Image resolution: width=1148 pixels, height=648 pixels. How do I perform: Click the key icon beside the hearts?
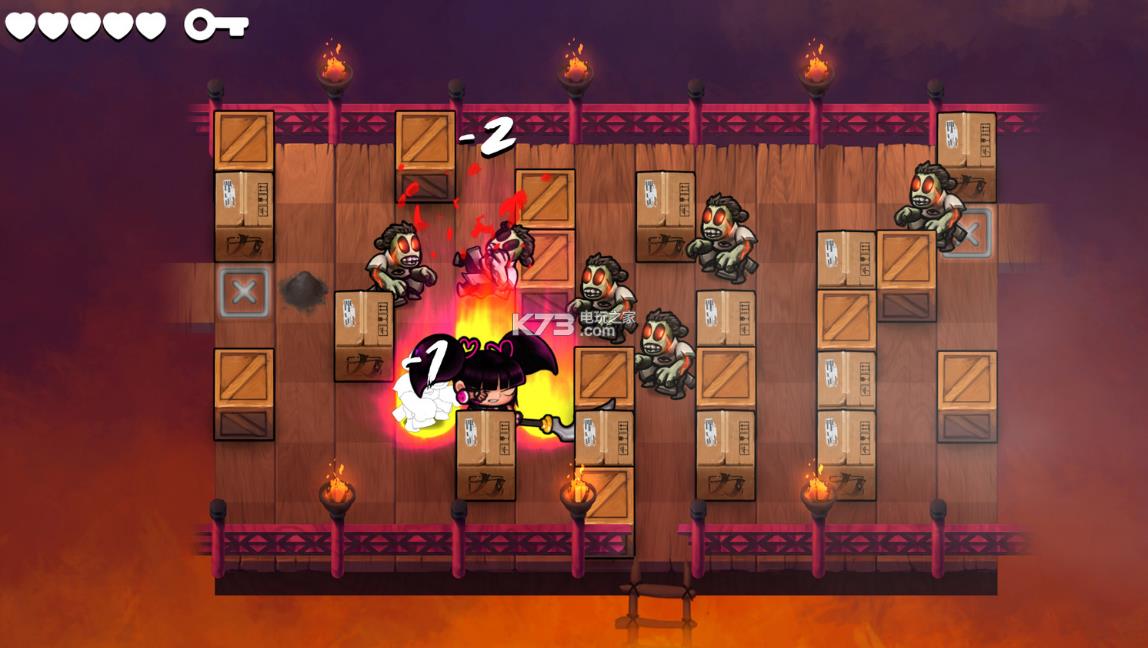(214, 24)
